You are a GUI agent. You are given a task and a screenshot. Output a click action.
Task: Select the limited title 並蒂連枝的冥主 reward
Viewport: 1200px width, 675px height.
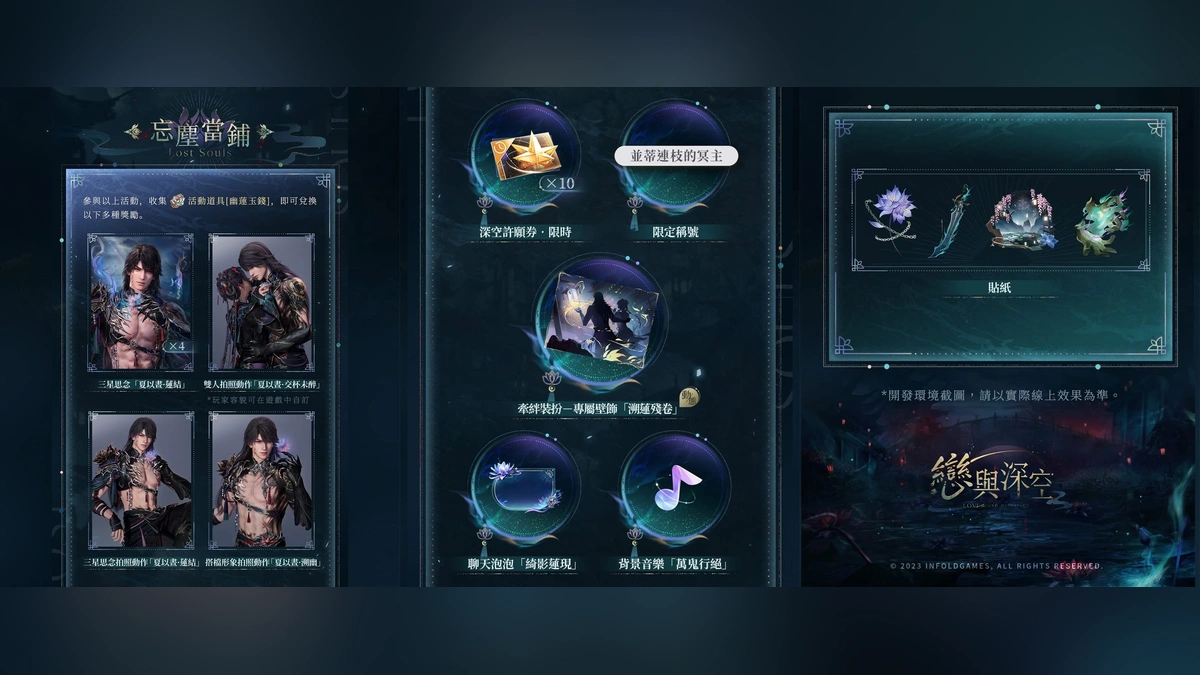(x=675, y=158)
